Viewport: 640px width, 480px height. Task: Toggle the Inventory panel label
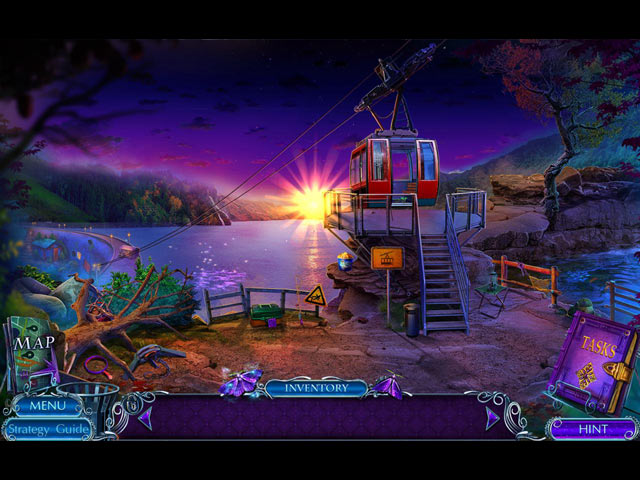[316, 388]
